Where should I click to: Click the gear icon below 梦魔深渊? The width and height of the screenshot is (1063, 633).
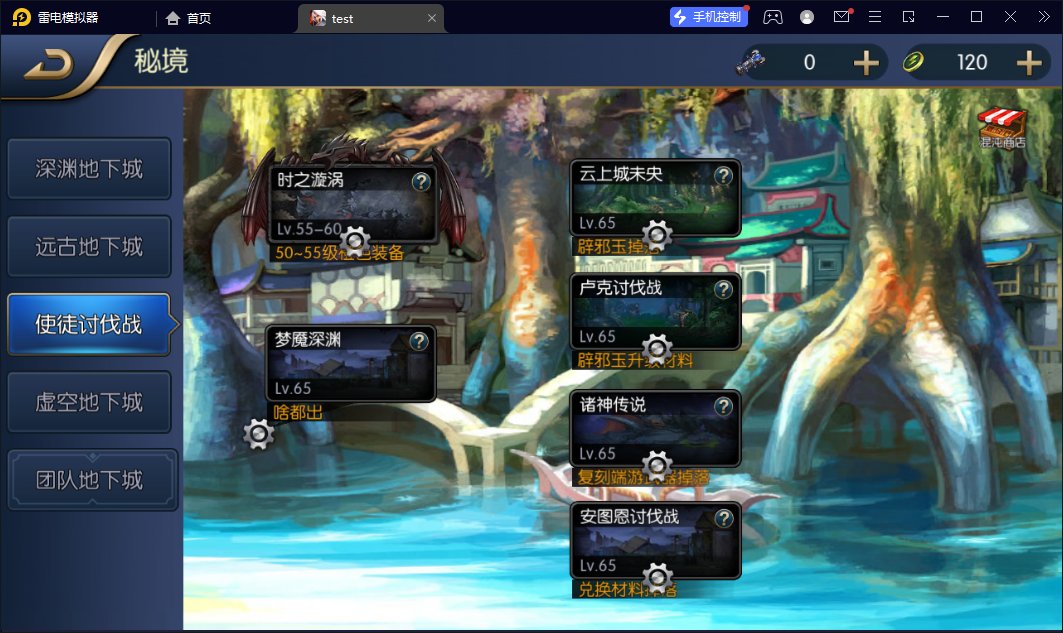(x=259, y=433)
